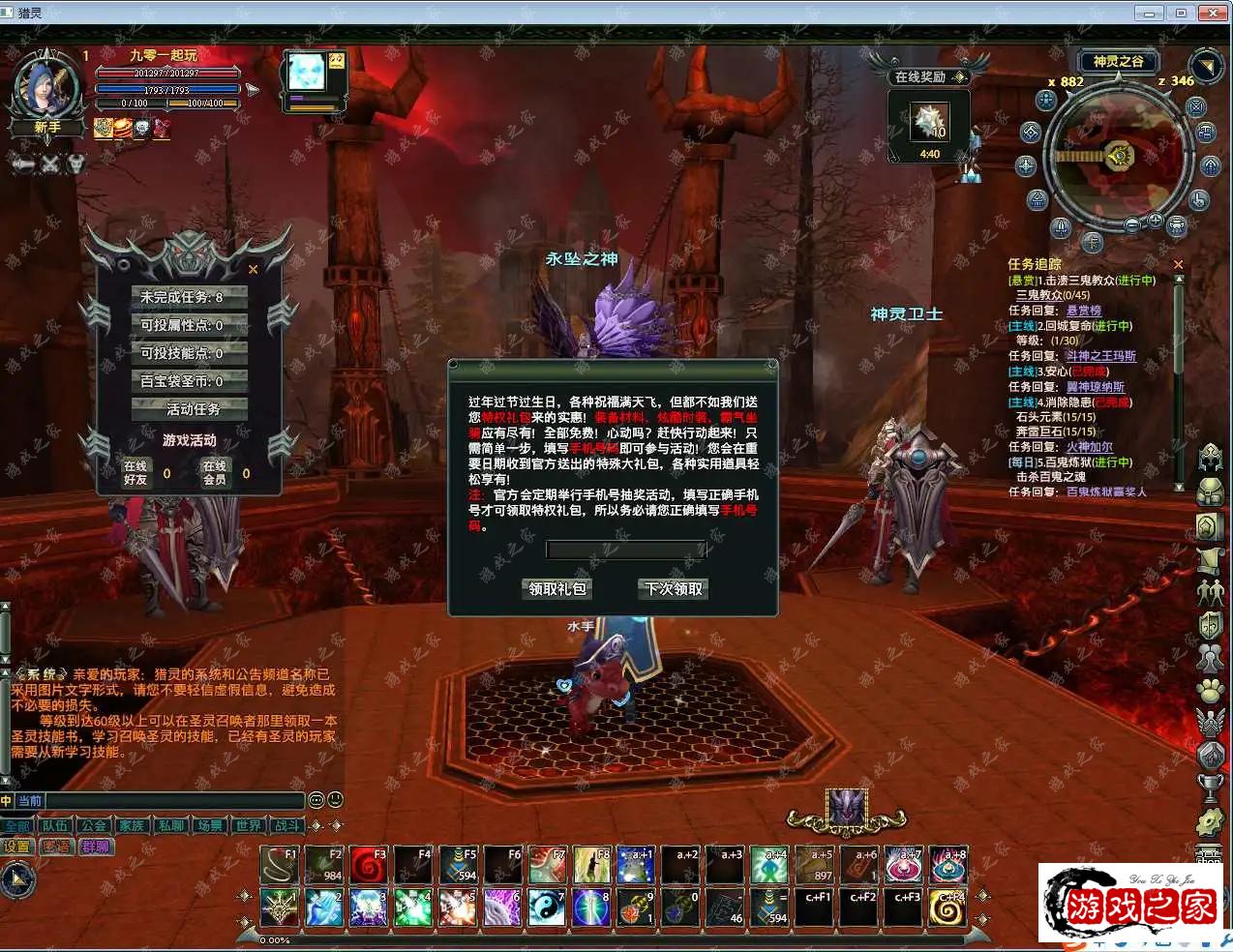
Task: Activate the red spiral F3 skill
Action: coord(369,865)
